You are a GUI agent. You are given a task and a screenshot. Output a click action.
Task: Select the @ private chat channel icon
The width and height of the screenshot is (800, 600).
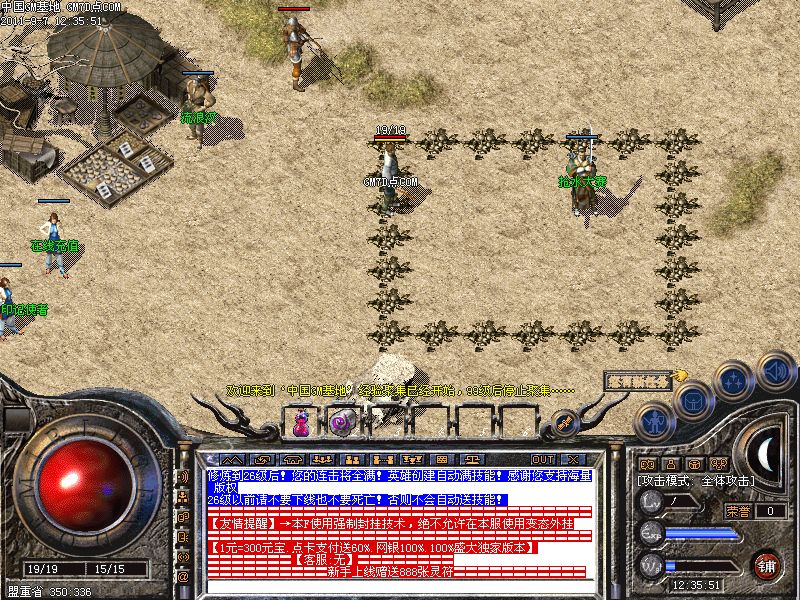point(183,577)
